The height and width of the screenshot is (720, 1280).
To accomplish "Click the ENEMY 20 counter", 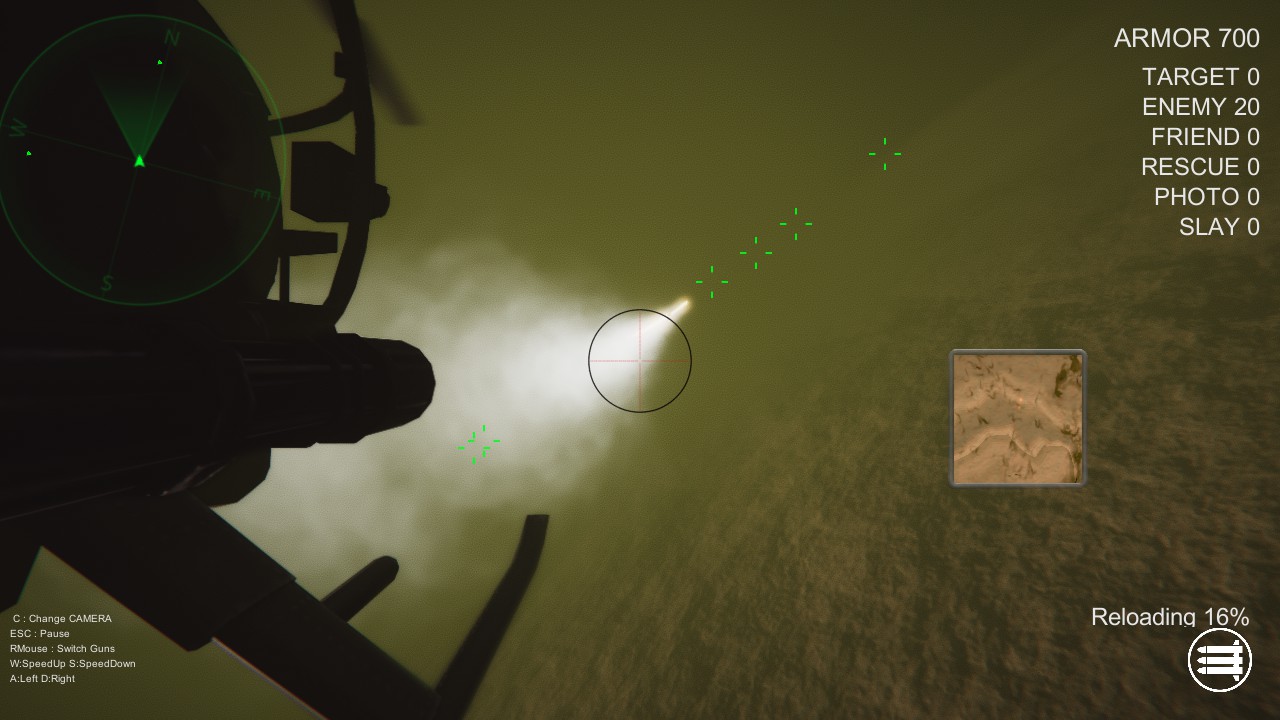I will point(1200,107).
